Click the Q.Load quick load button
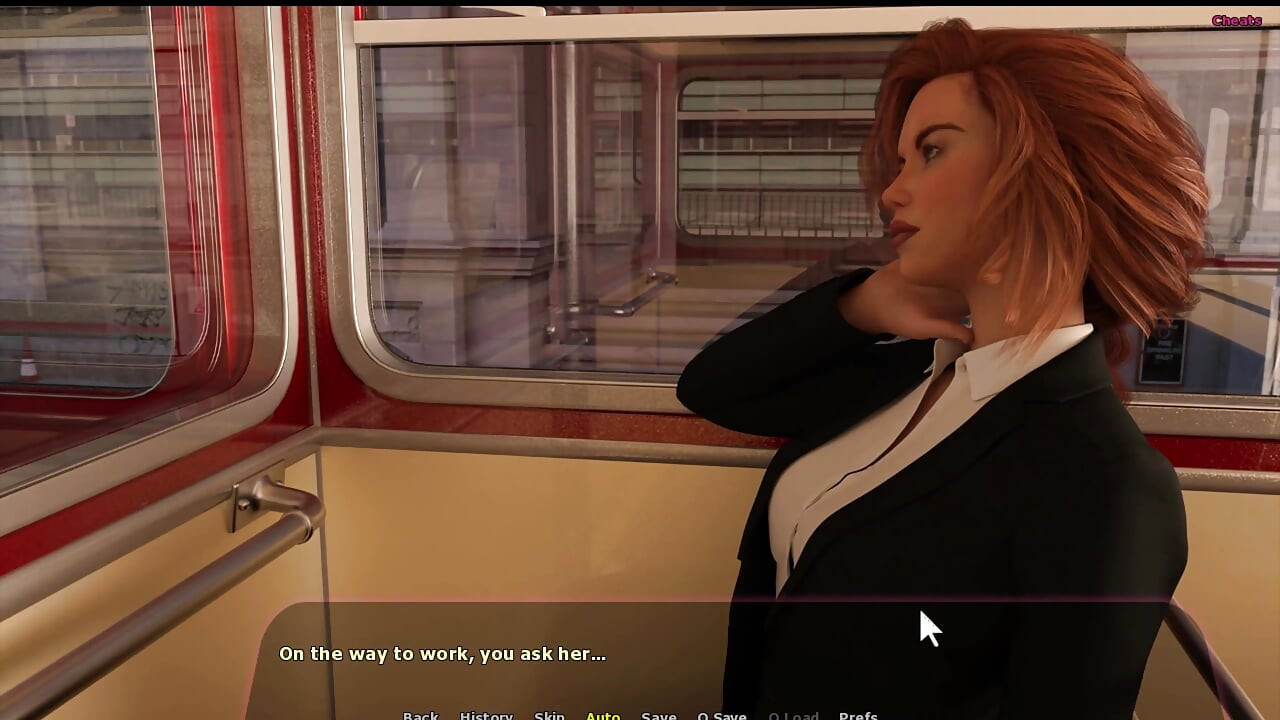This screenshot has width=1280, height=720. coord(793,715)
